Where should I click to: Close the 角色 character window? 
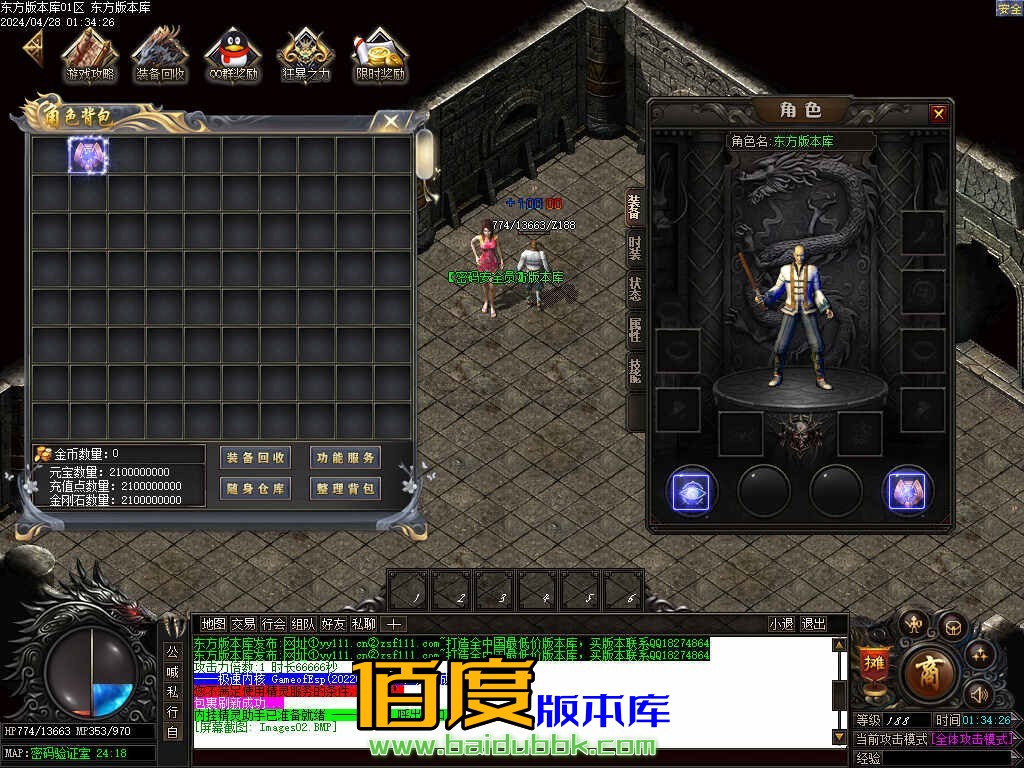[938, 114]
